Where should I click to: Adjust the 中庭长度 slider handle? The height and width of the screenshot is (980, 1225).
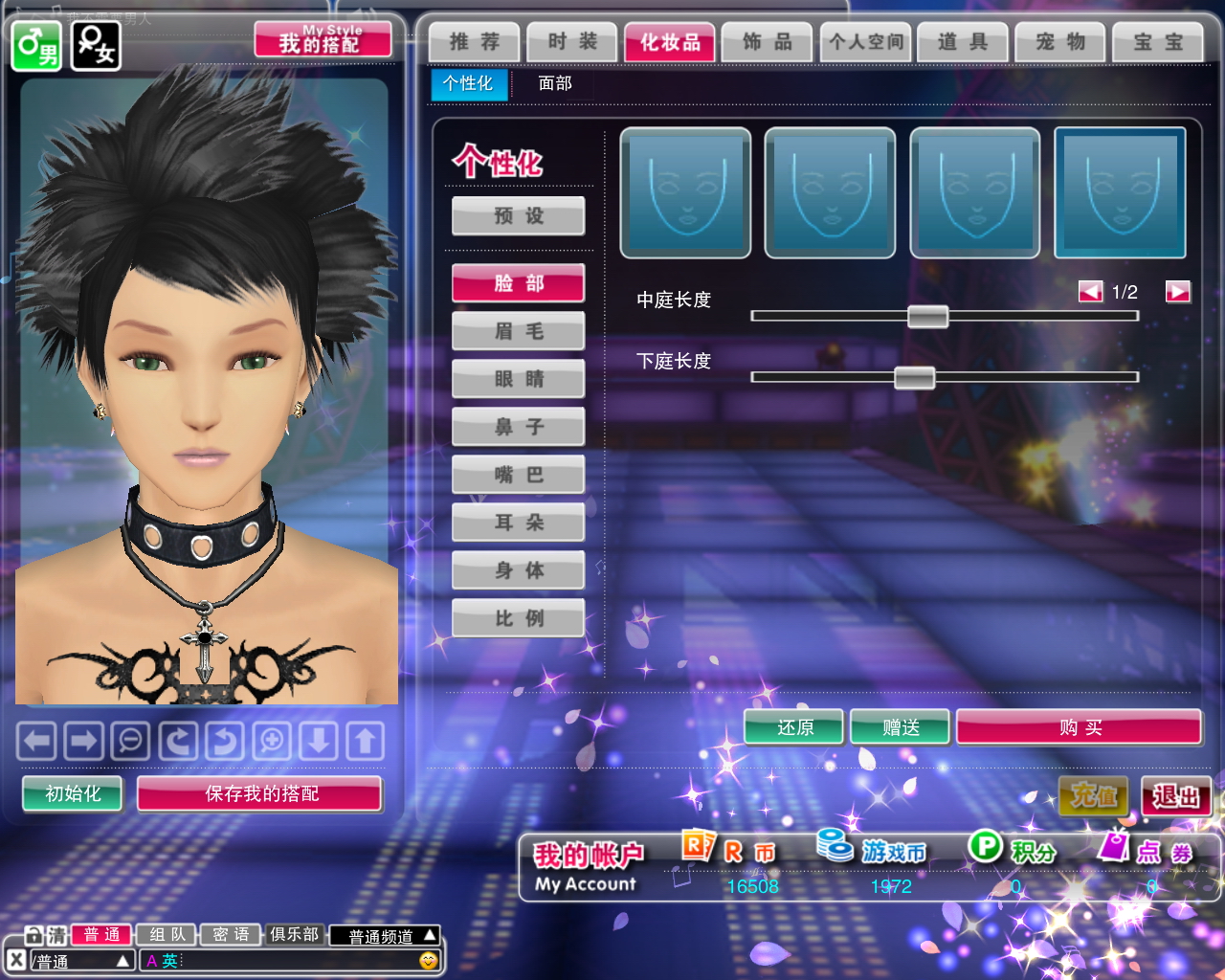(927, 316)
